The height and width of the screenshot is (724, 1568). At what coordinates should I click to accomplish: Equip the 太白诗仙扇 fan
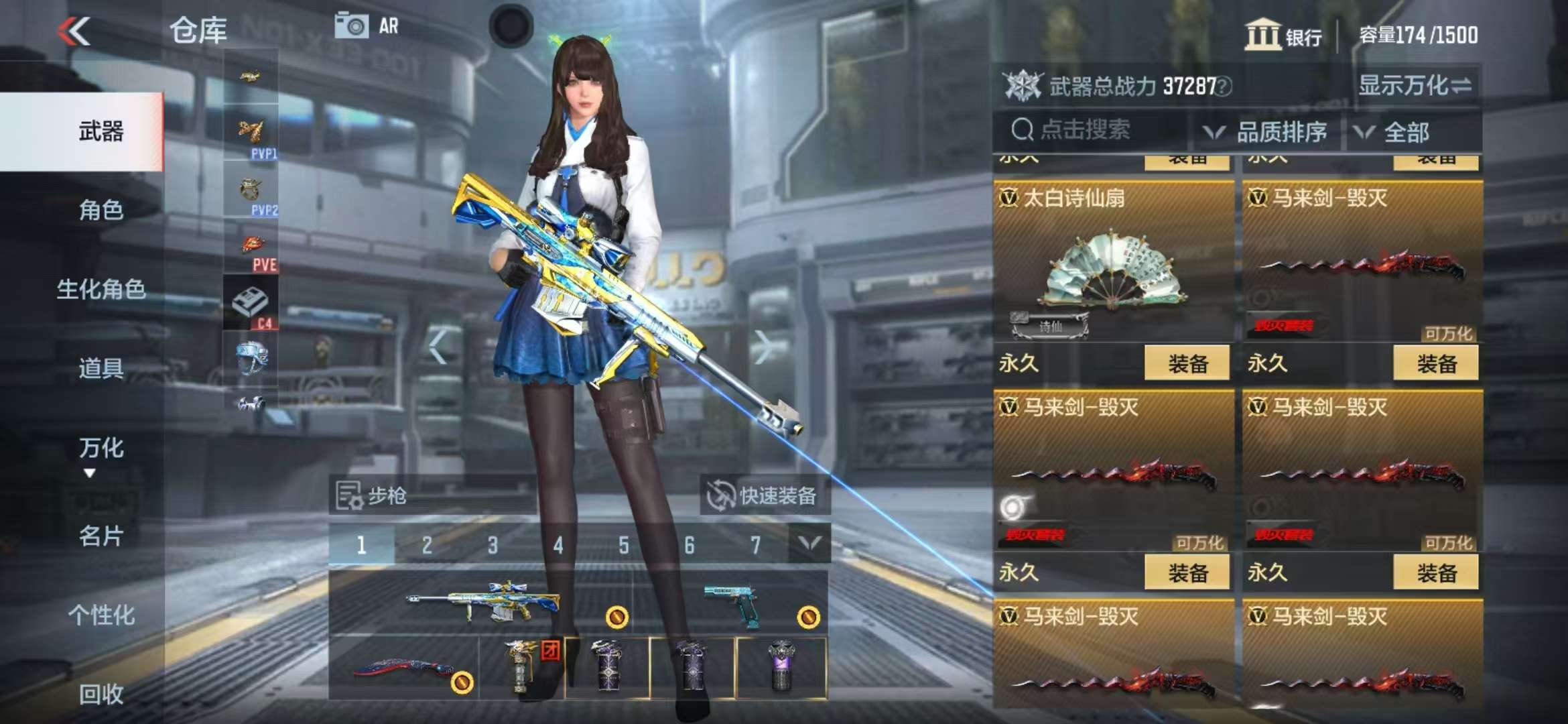pos(1187,364)
